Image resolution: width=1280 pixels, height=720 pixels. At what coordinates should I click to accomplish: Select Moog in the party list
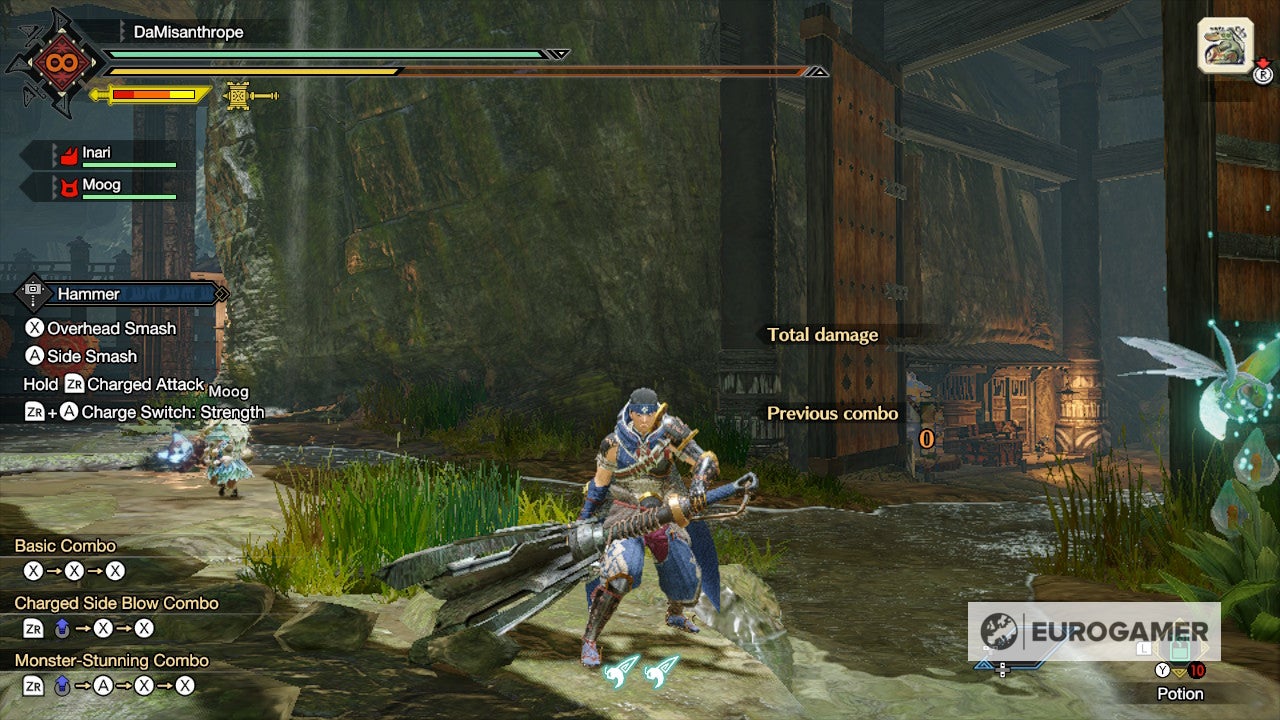tap(101, 185)
